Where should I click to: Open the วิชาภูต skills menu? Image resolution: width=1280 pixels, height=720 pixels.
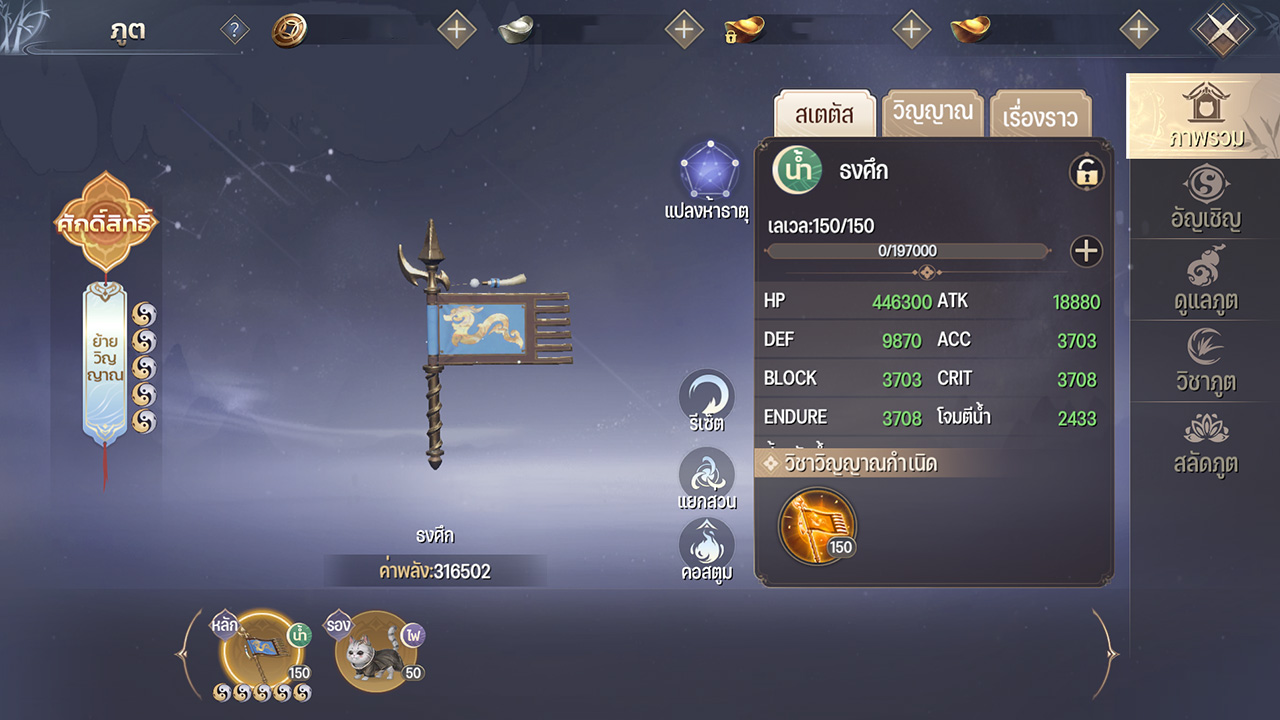click(x=1206, y=361)
